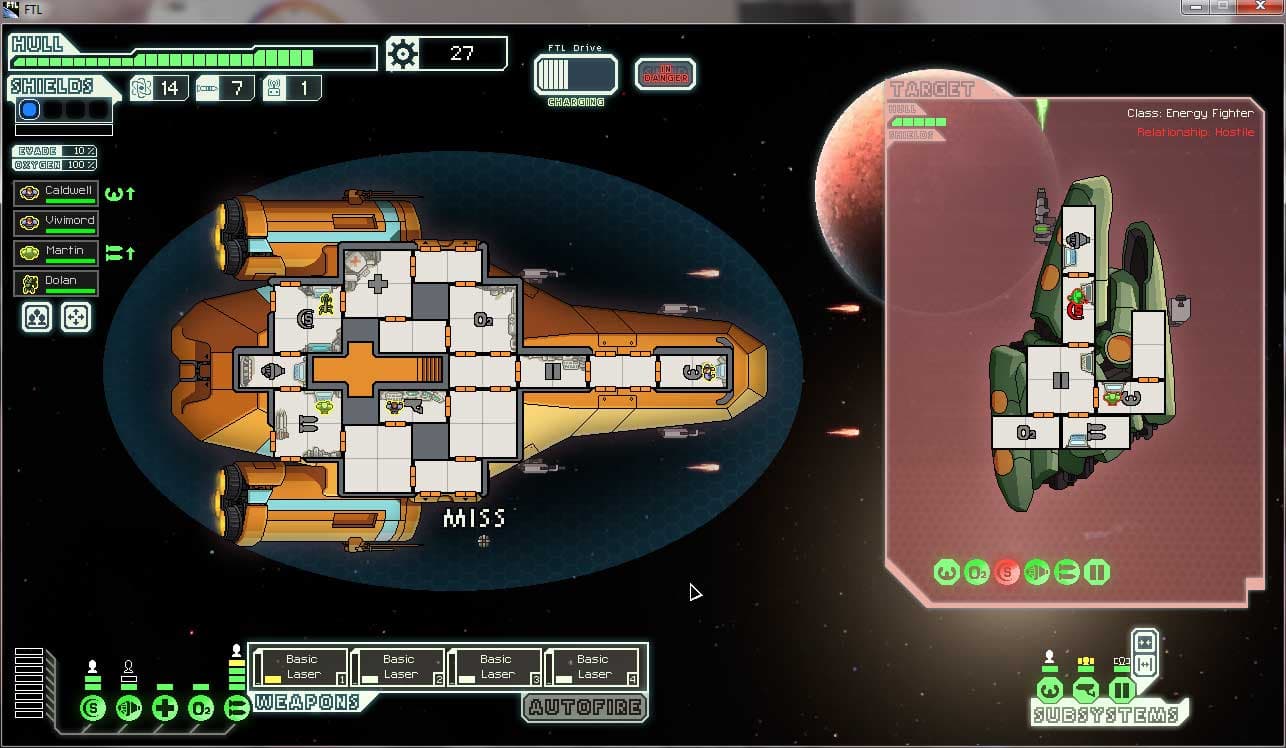The height and width of the screenshot is (748, 1286).
Task: Choose Basic Laser weapon slot 3
Action: point(495,667)
